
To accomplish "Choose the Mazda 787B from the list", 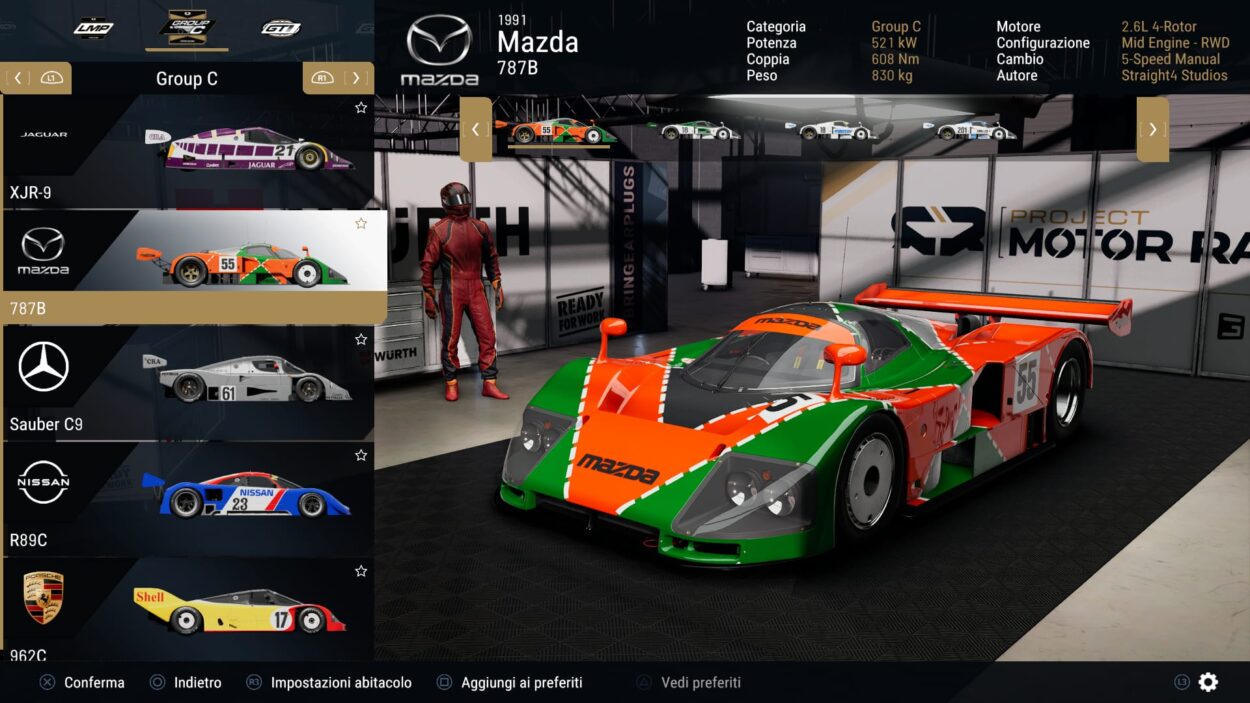I will pos(187,266).
